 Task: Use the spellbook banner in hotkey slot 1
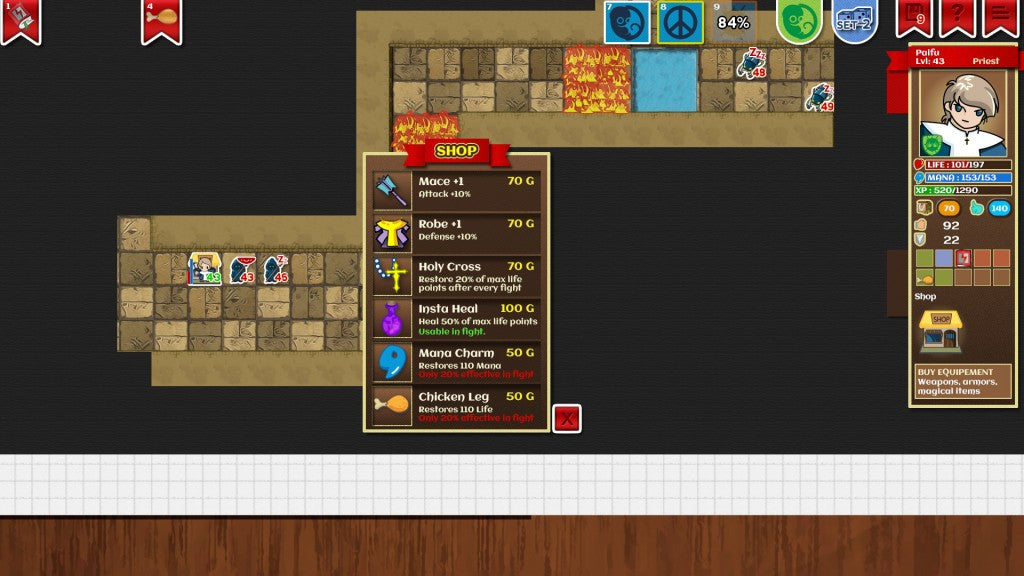[21, 19]
